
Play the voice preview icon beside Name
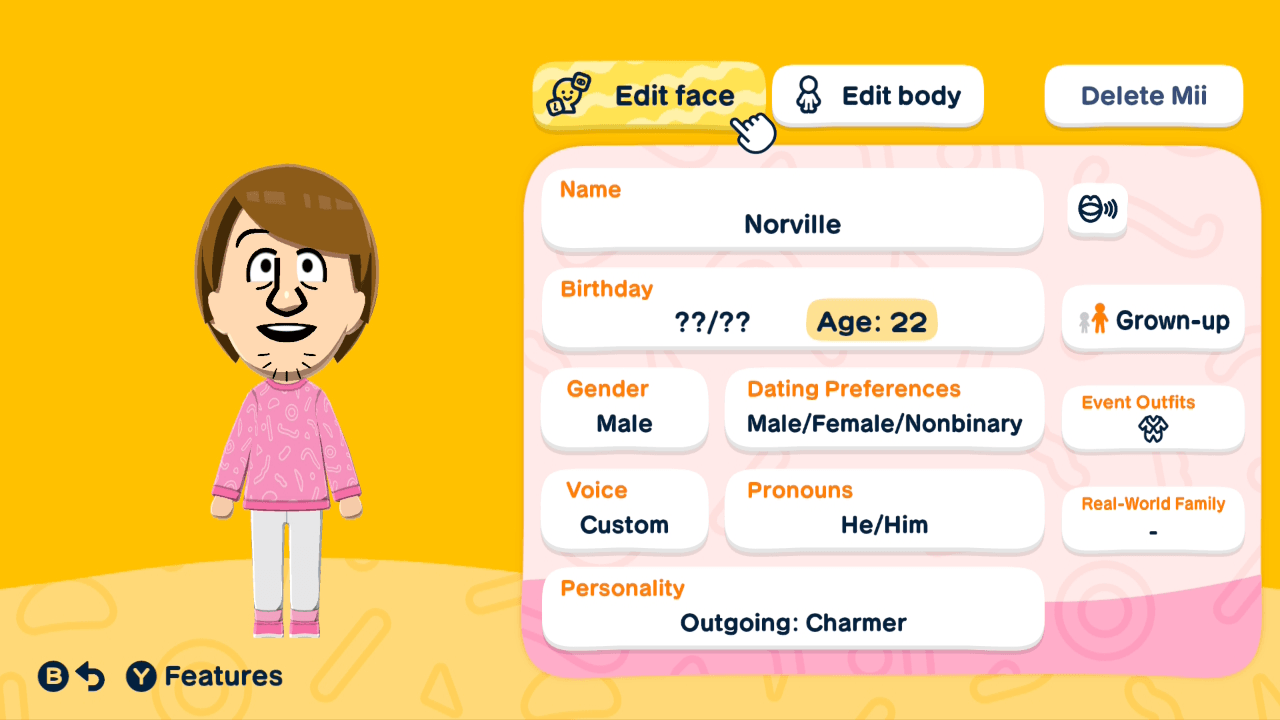(1097, 211)
